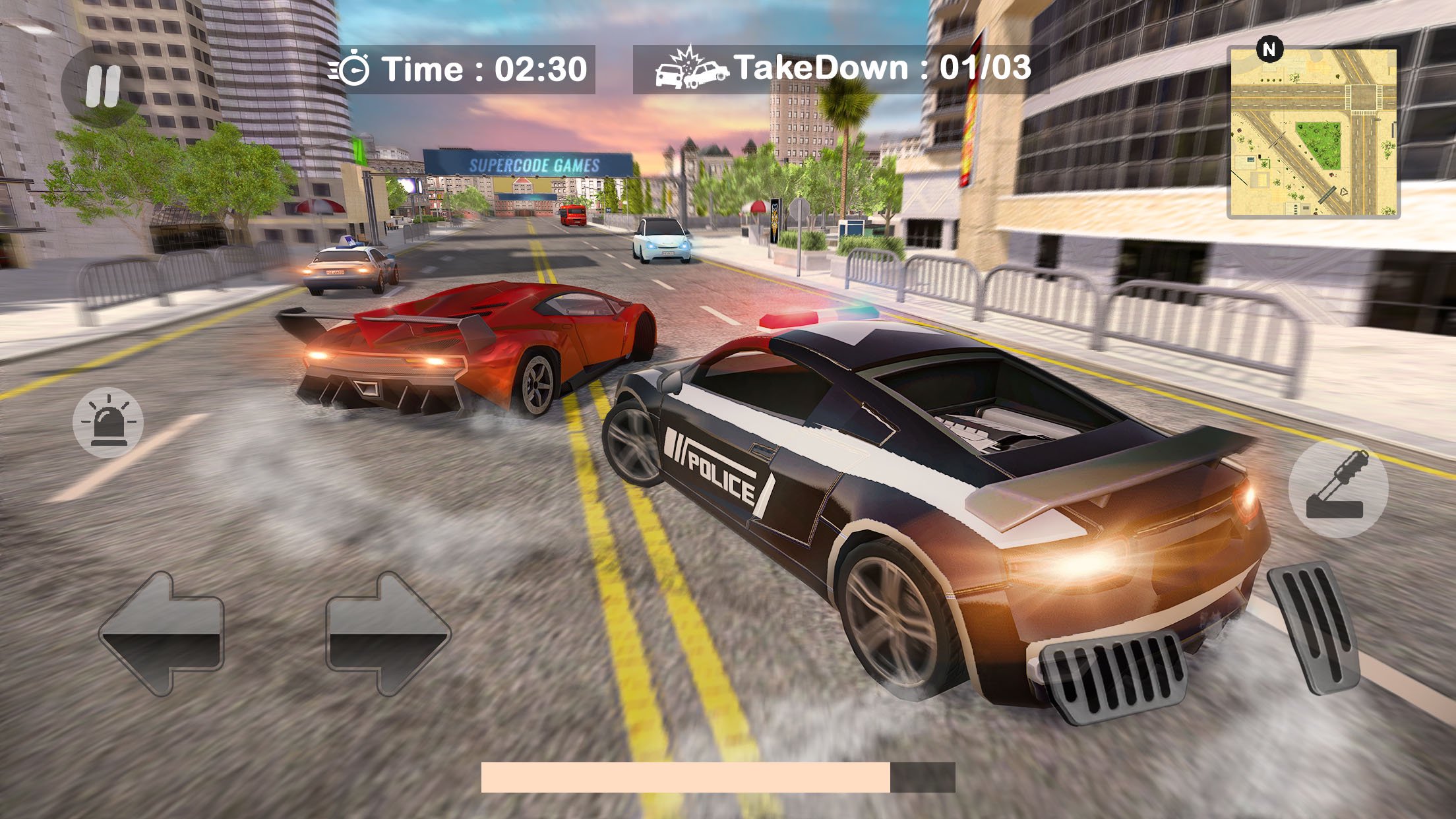Pause the game with the pause button
1456x819 pixels.
coord(102,86)
